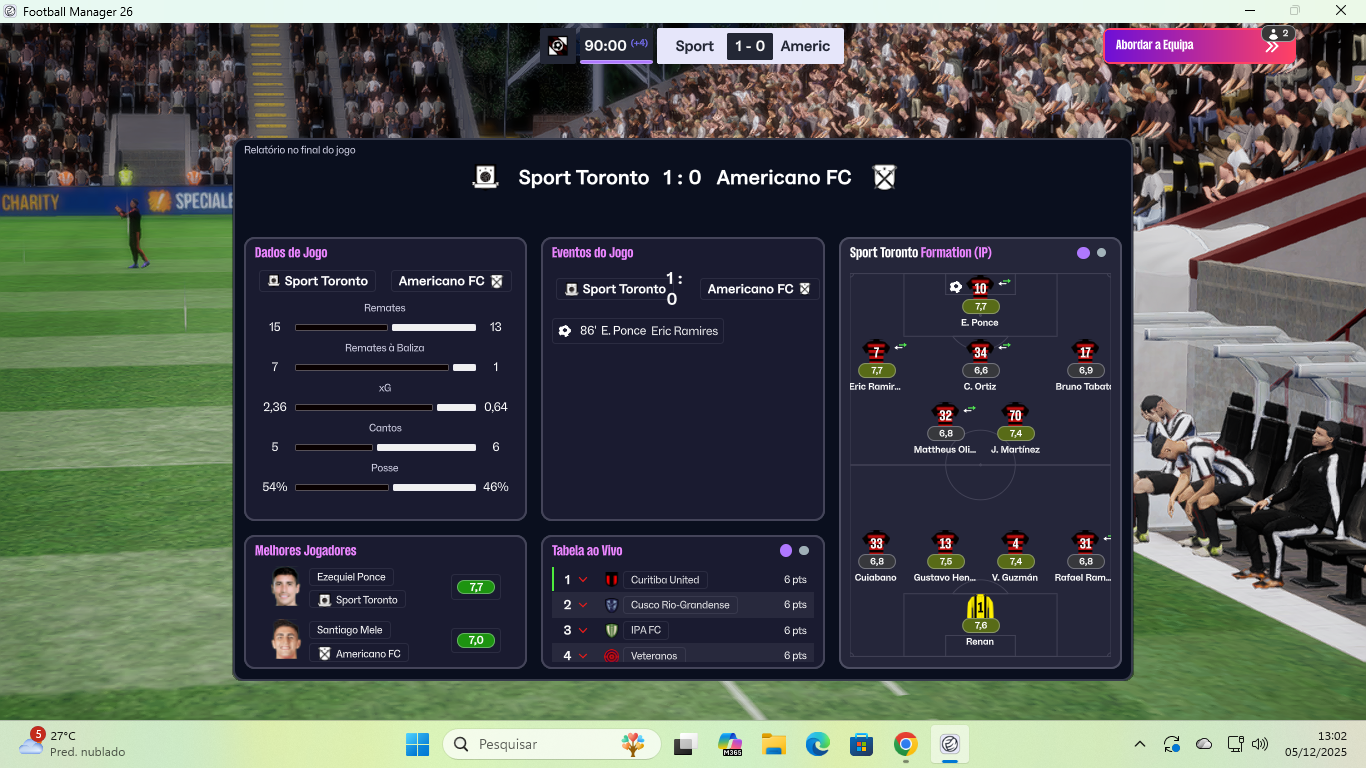Screen dimensions: 1366x768
Task: Switch formation panel to the grey dot page
Action: pyautogui.click(x=1101, y=253)
